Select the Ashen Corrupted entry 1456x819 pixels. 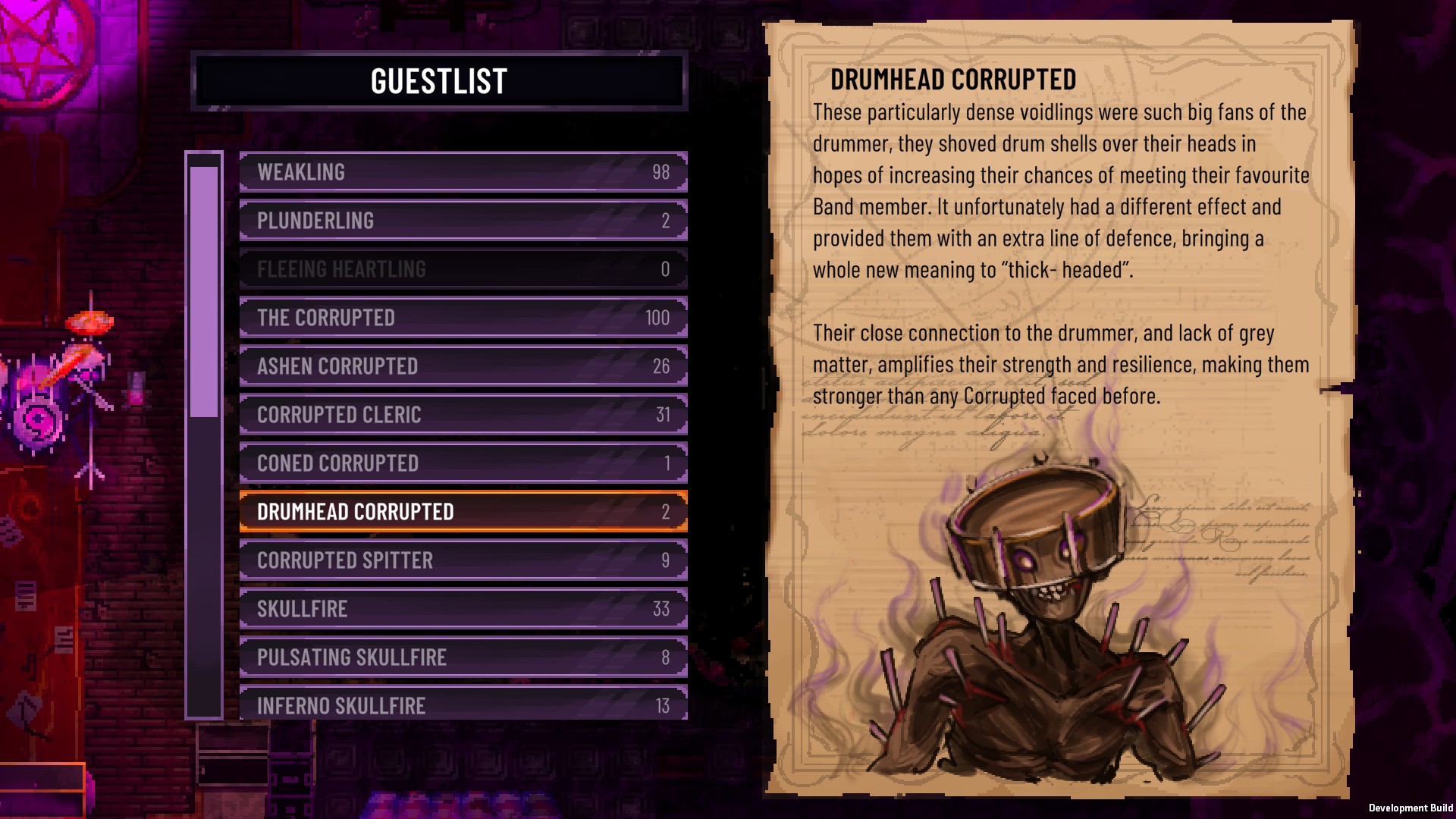point(463,366)
